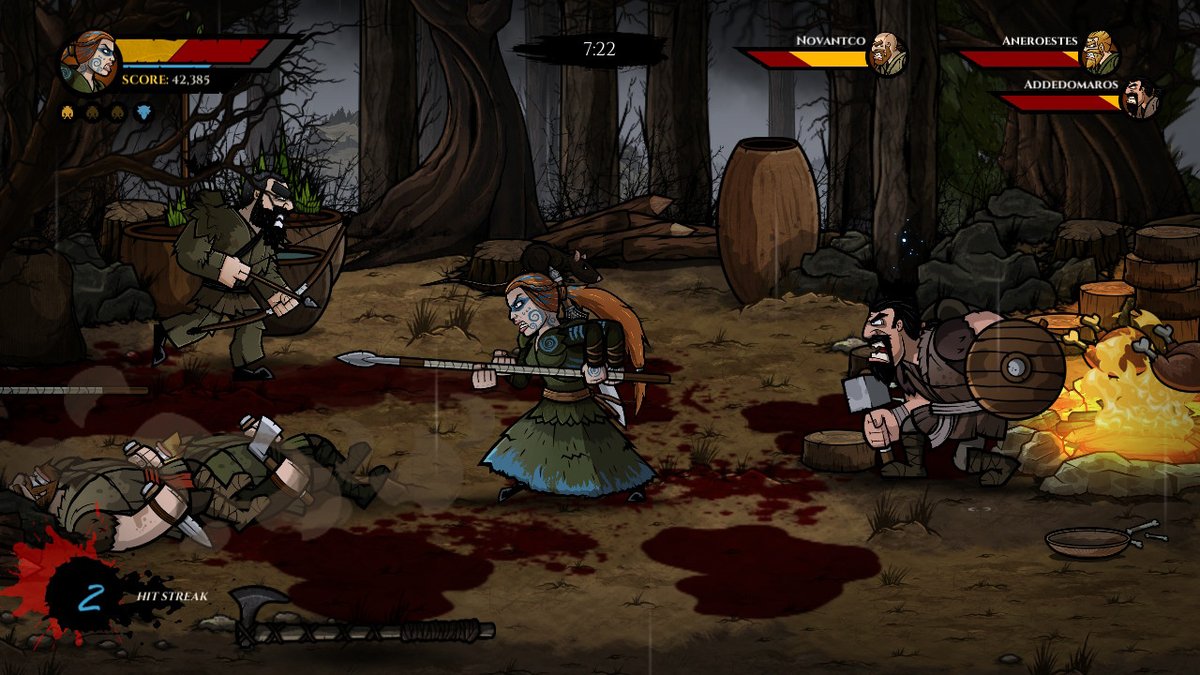Select Novantco's enemy portrait
Viewport: 1200px width, 675px height.
(885, 53)
